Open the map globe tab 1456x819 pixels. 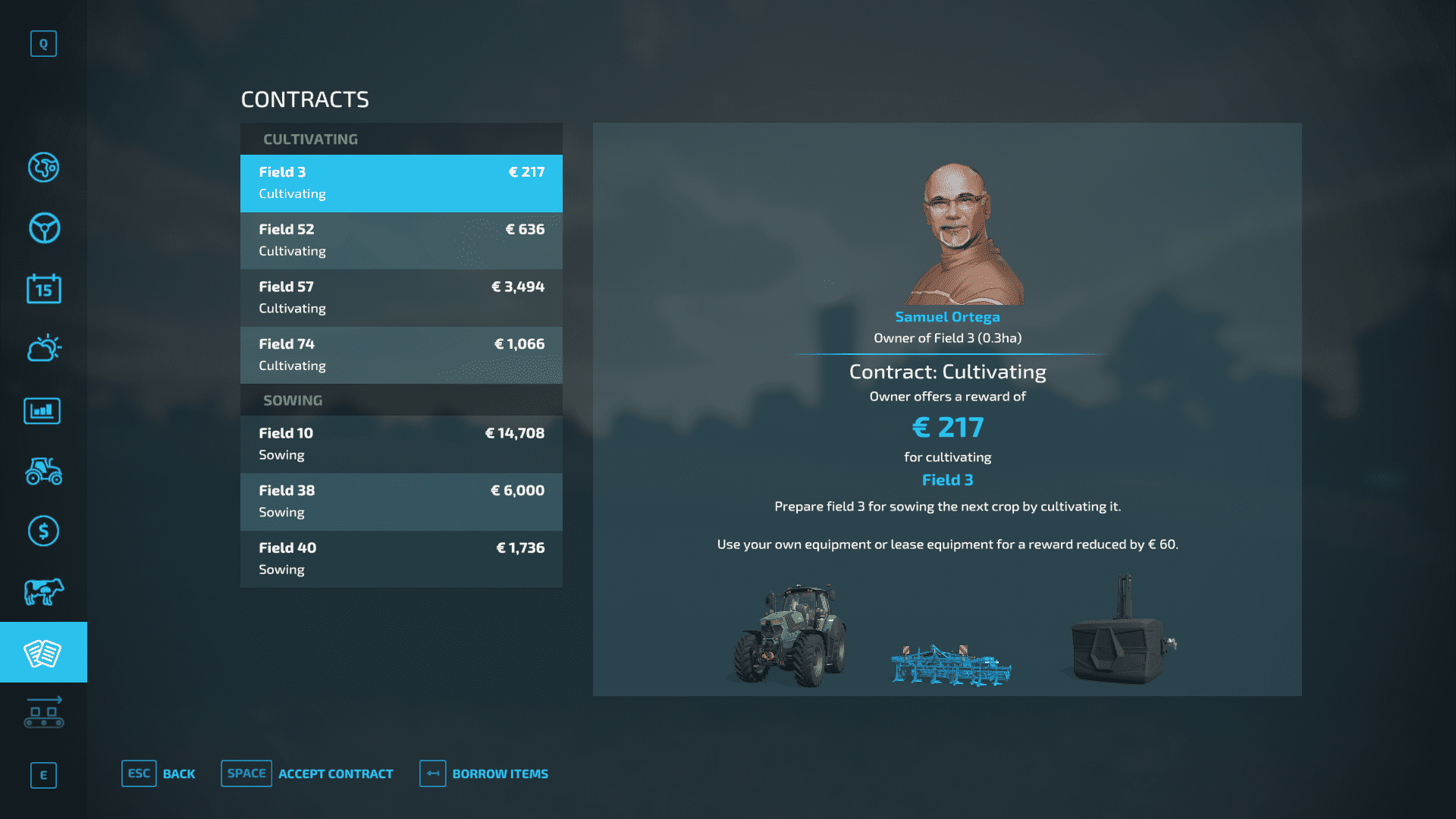click(x=43, y=168)
